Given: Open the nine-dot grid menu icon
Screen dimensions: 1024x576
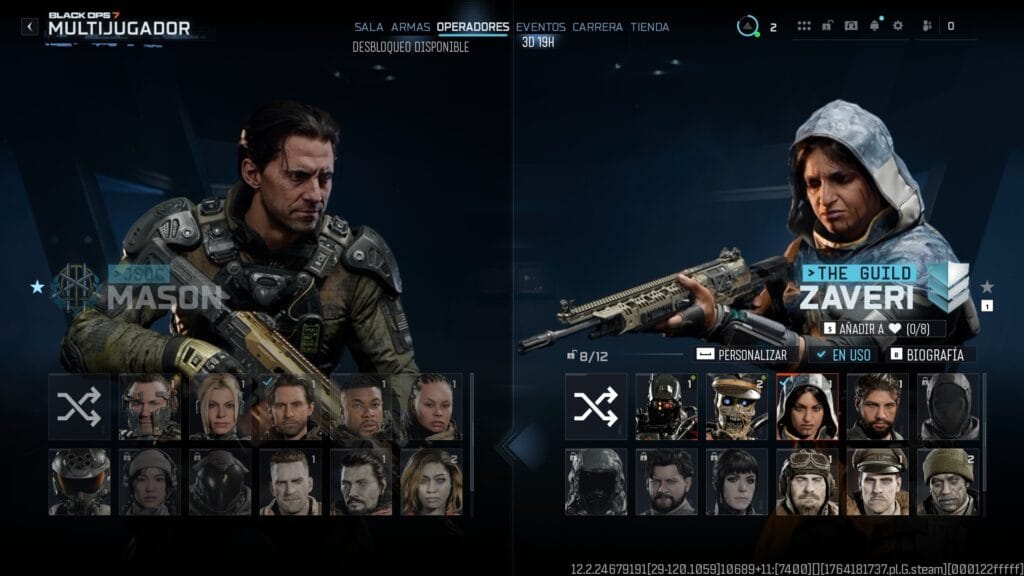Looking at the screenshot, I should (x=804, y=26).
